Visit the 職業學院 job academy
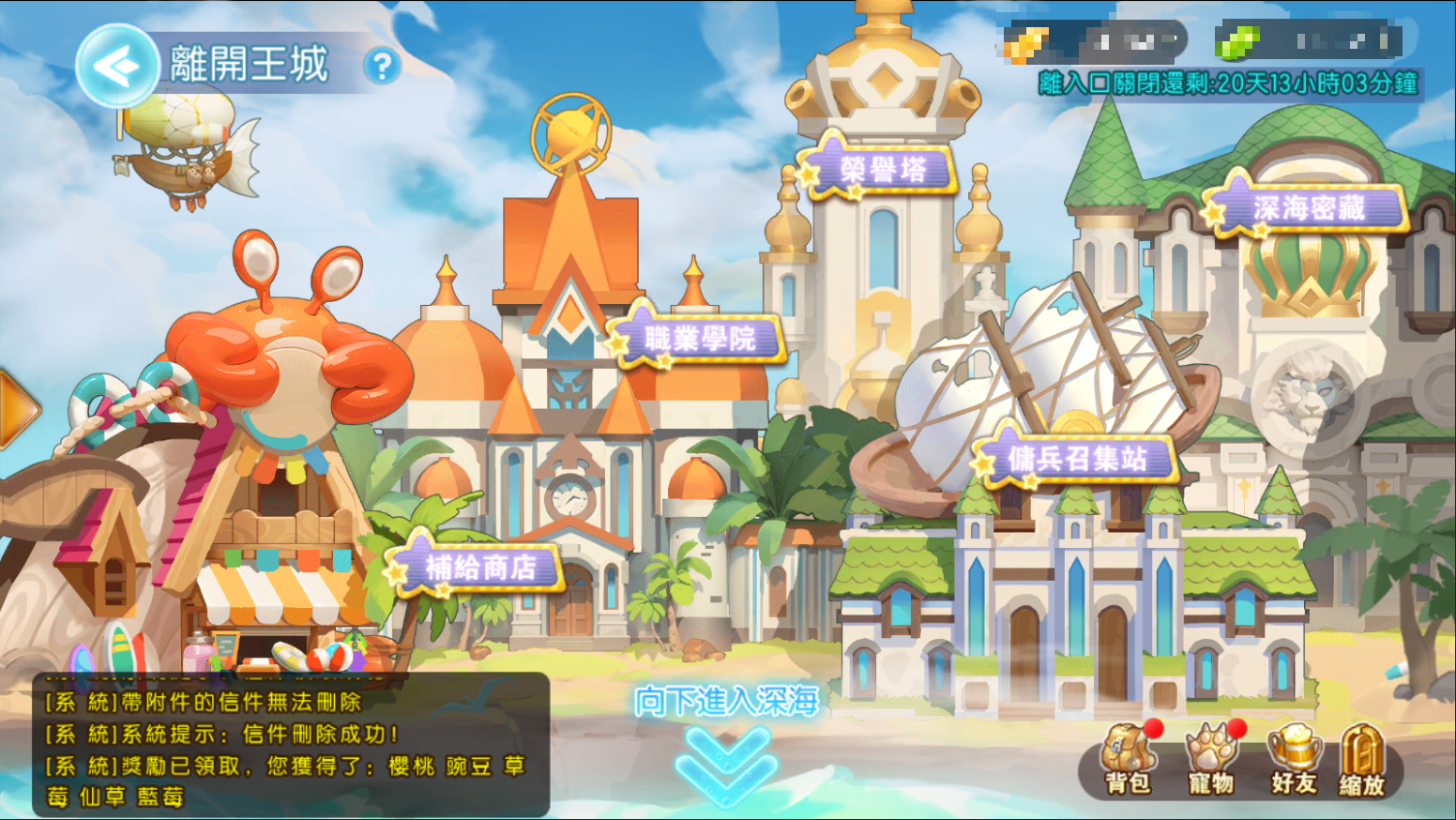1456x820 pixels. 699,339
